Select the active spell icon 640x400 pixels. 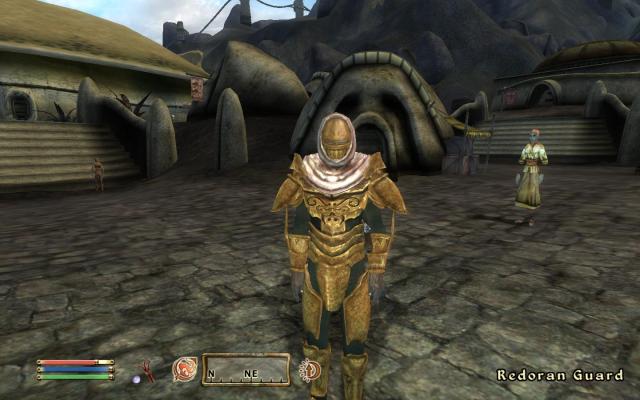click(x=184, y=369)
